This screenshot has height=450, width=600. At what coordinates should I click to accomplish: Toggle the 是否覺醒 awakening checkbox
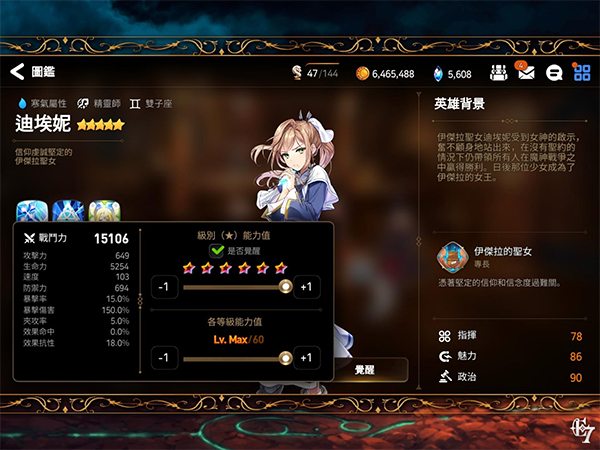coord(217,250)
